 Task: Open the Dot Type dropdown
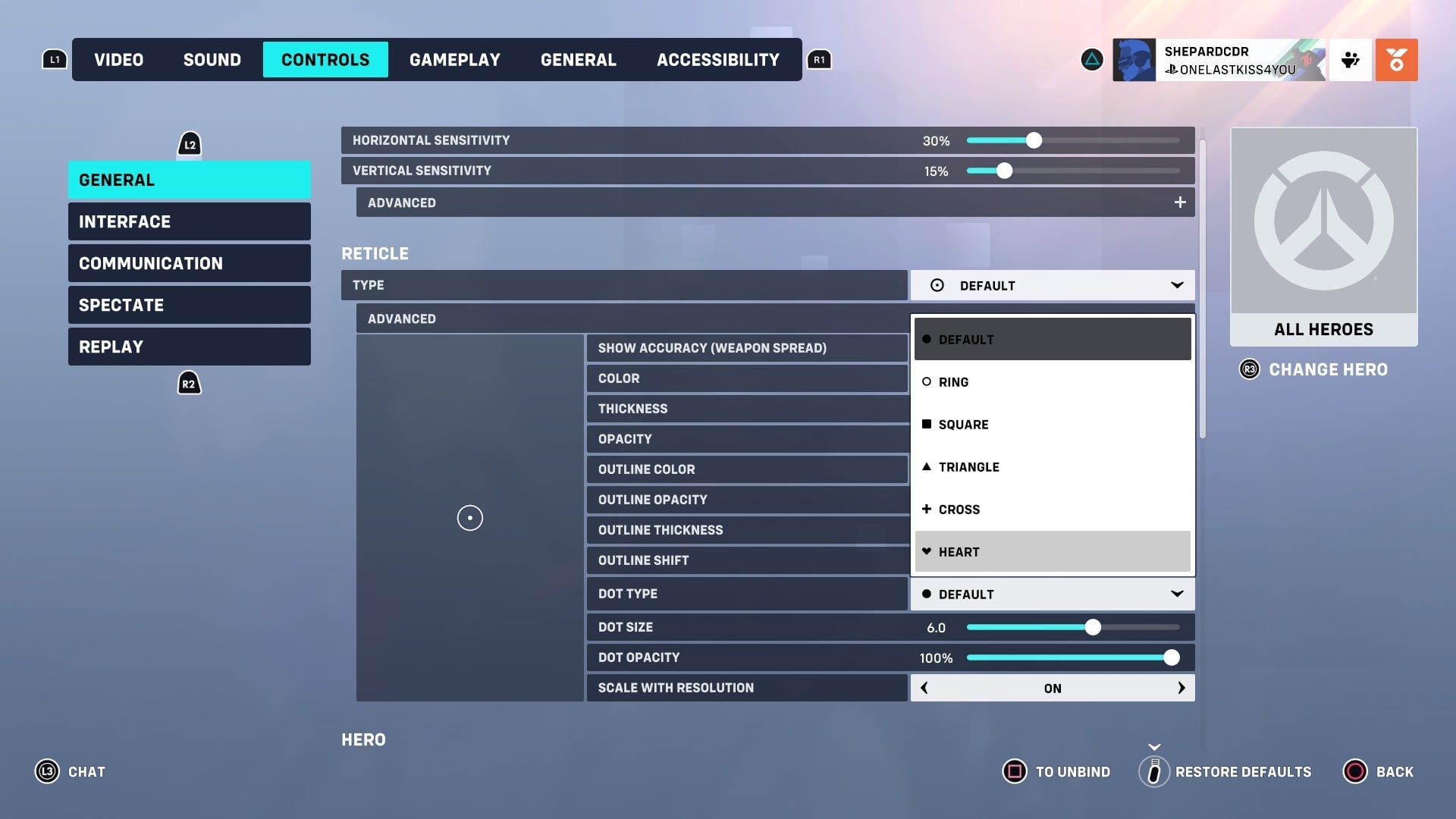pyautogui.click(x=1053, y=594)
